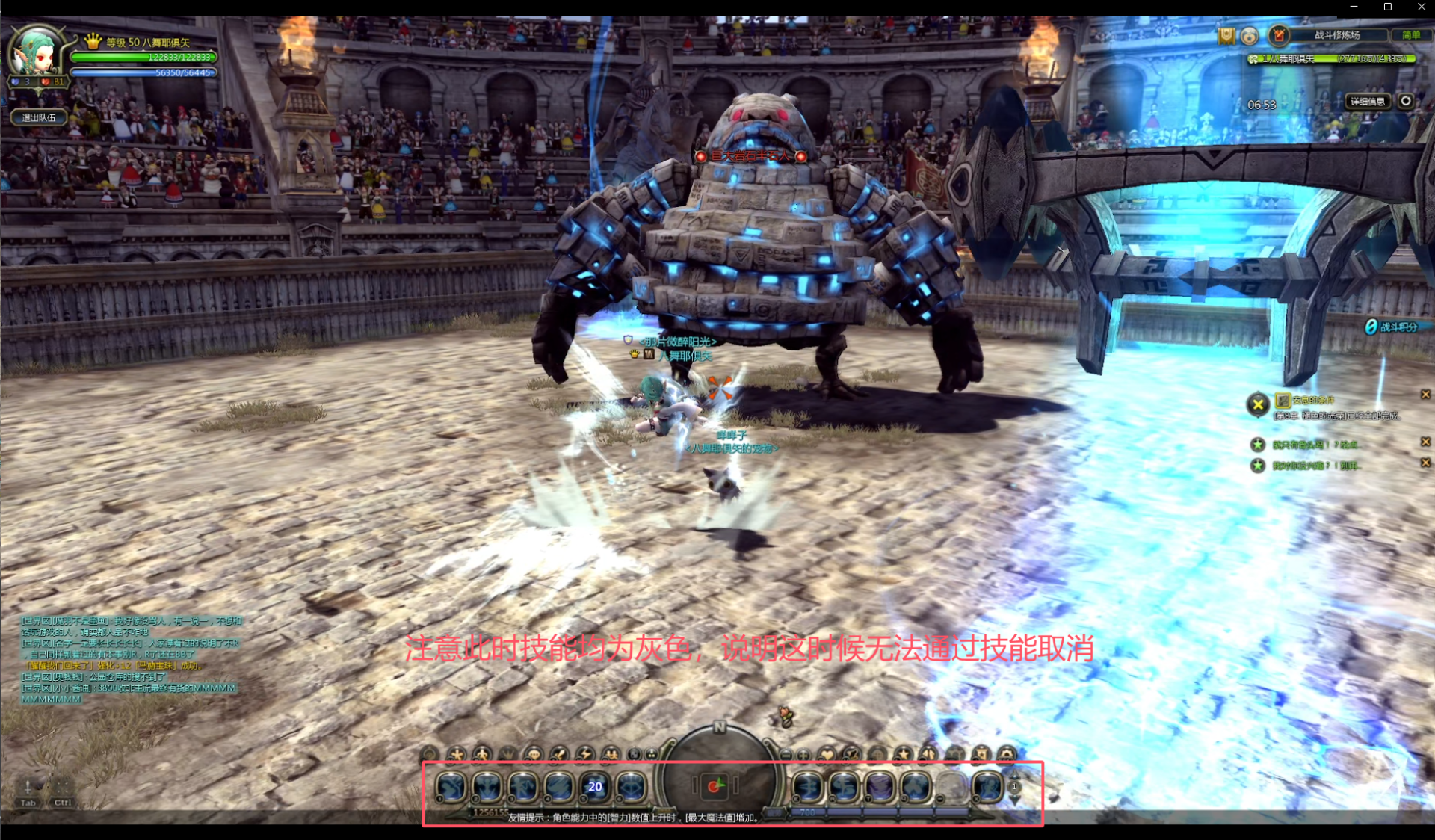Maximize the game window
The width and height of the screenshot is (1435, 840).
(x=1387, y=7)
